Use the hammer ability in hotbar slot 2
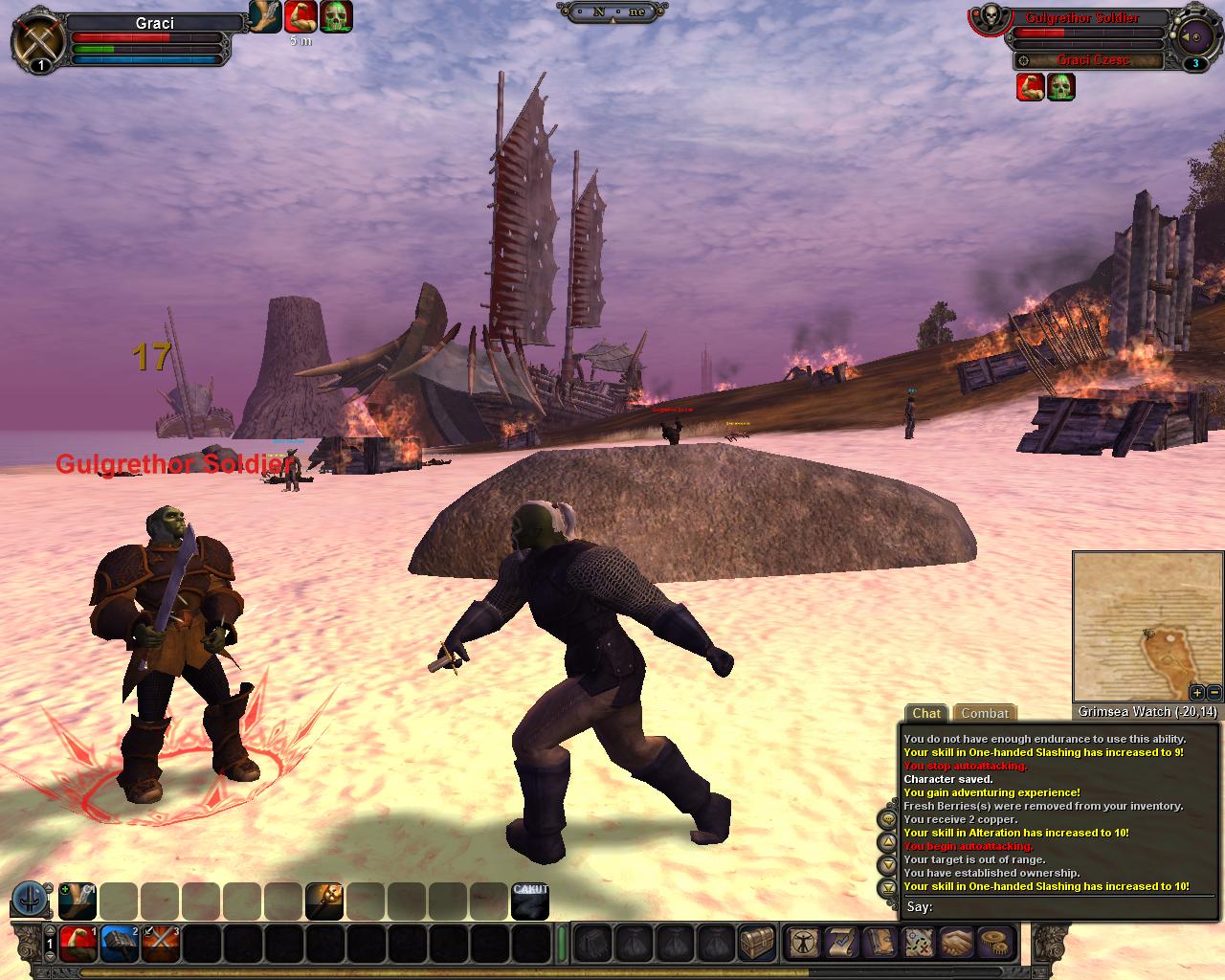Screen dimensions: 1225x980 click(x=120, y=944)
